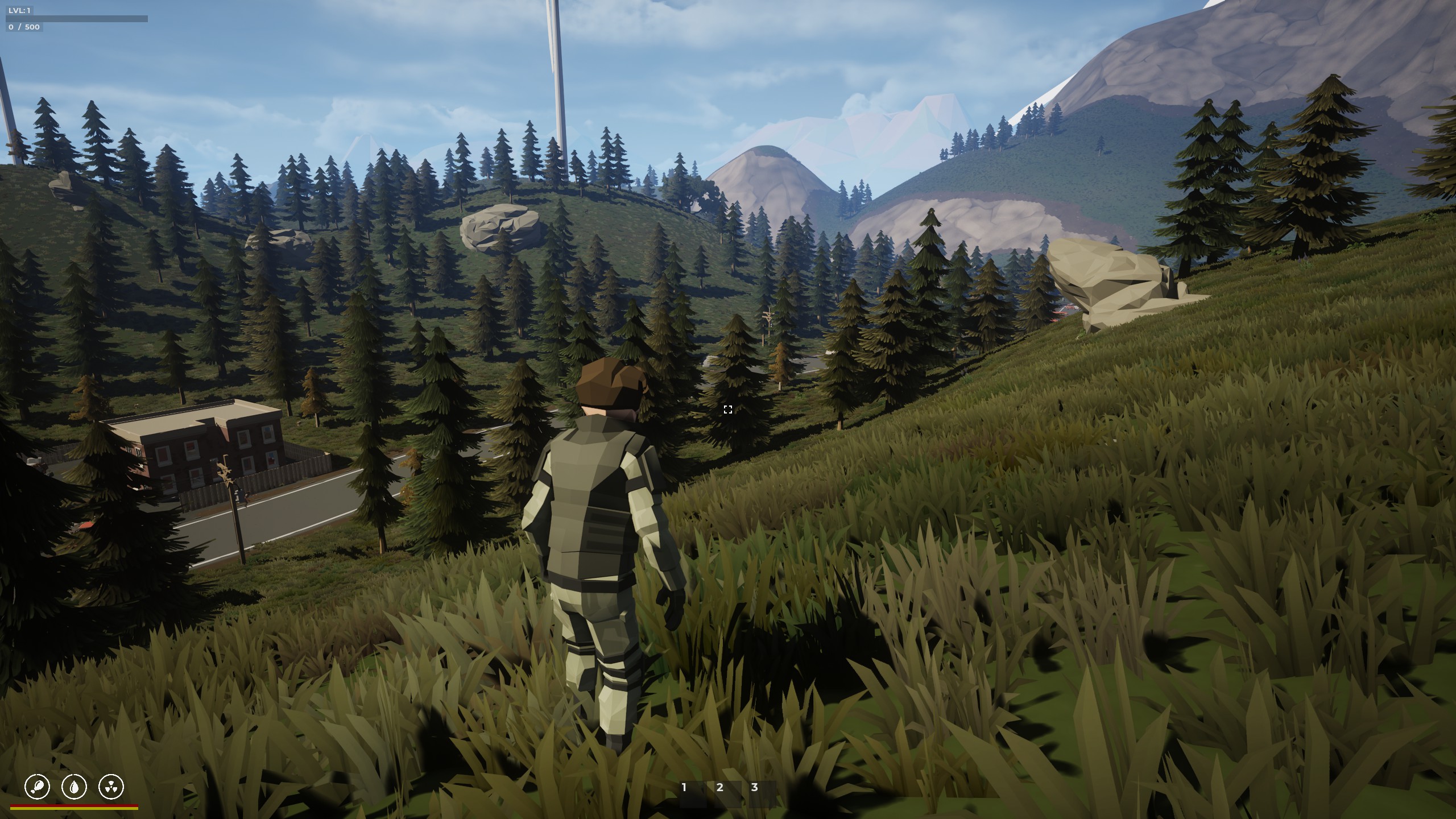Check the radiation status icon
This screenshot has height=819, width=1456.
(111, 787)
